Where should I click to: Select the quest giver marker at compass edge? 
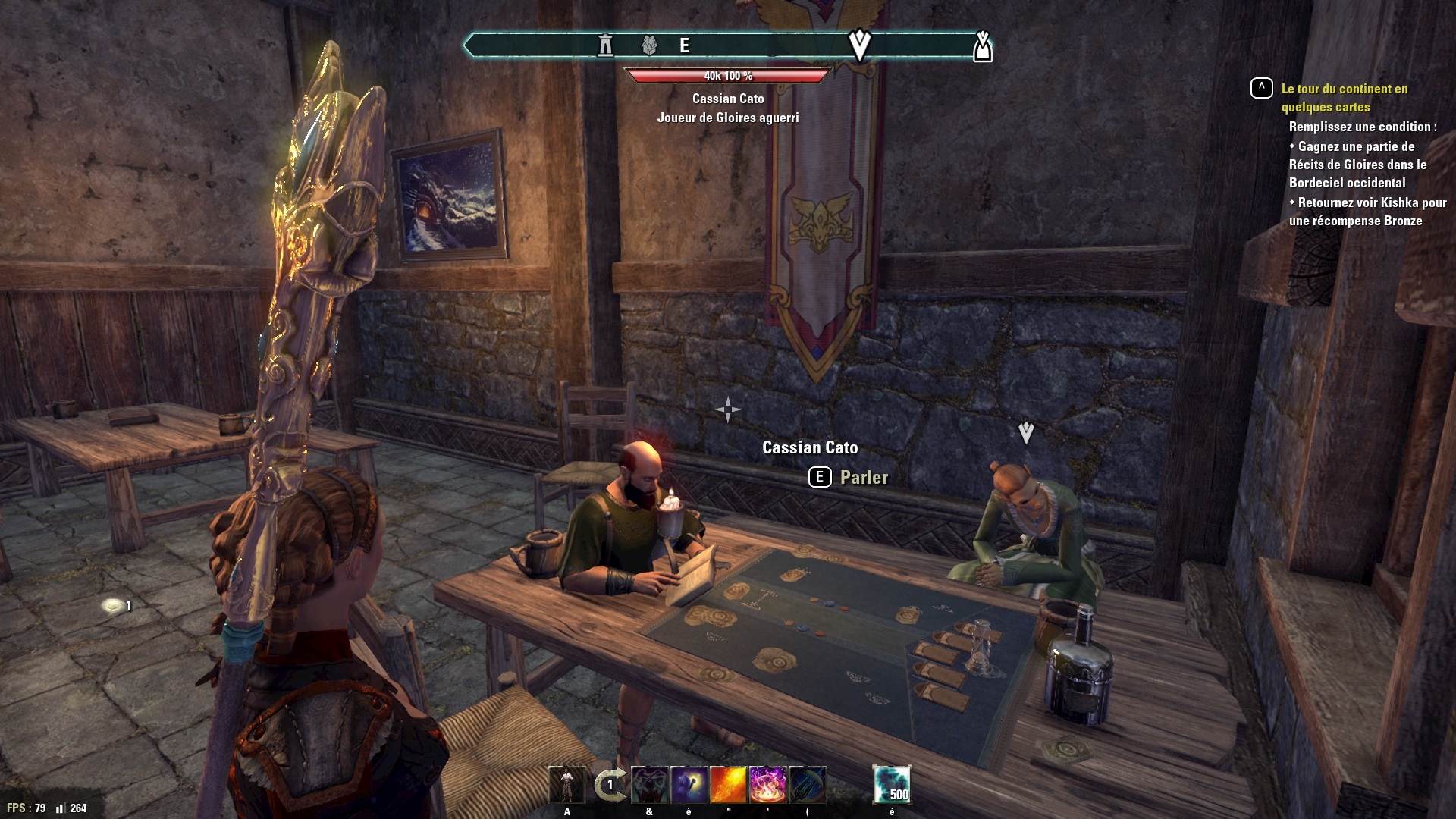coord(982,46)
